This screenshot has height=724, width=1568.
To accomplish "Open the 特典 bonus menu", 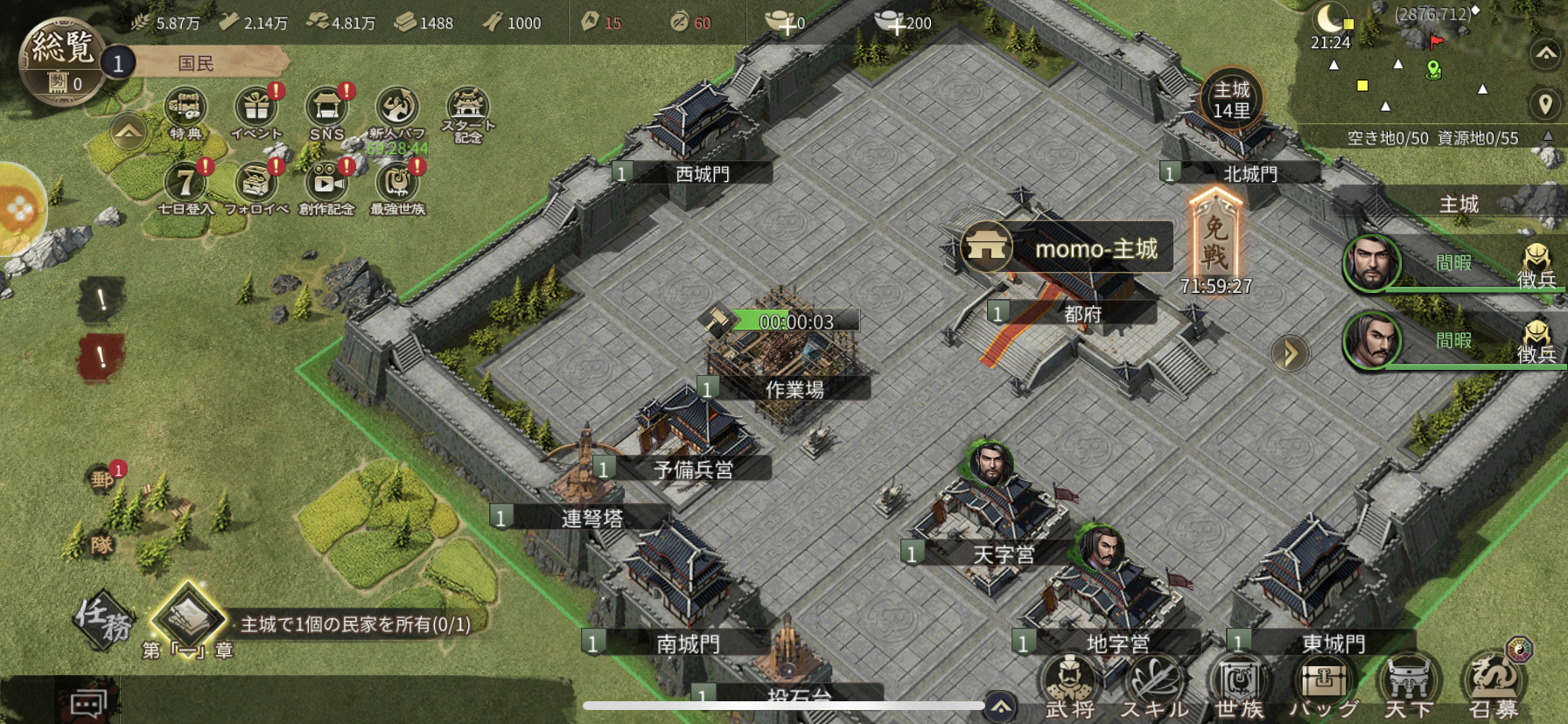I will 185,110.
